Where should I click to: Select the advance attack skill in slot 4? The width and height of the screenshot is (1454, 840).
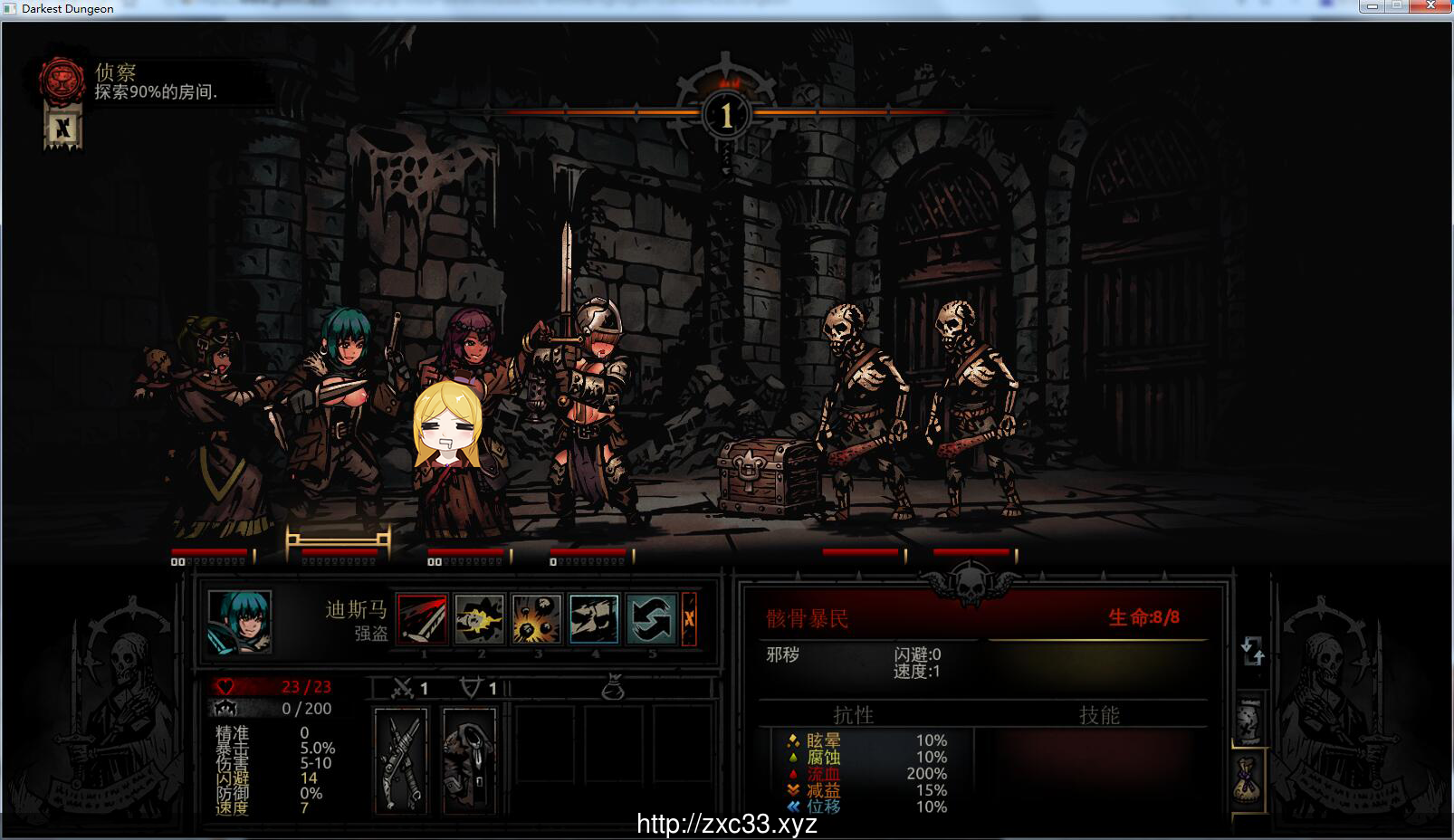(593, 618)
